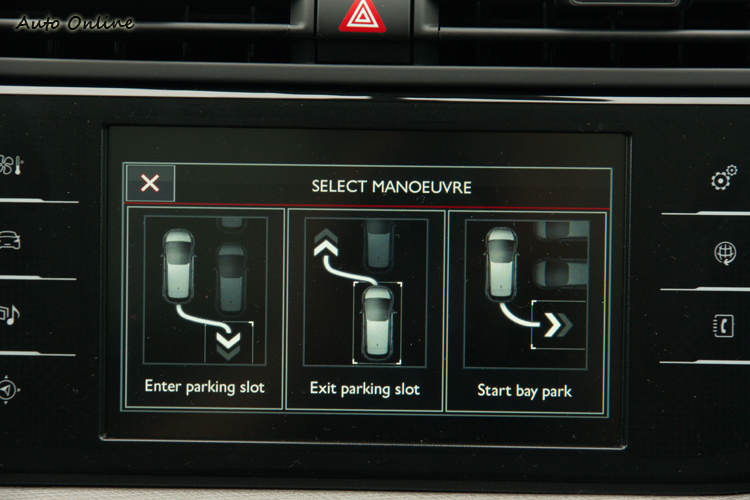Tap the car driving assistance icon

(10, 241)
